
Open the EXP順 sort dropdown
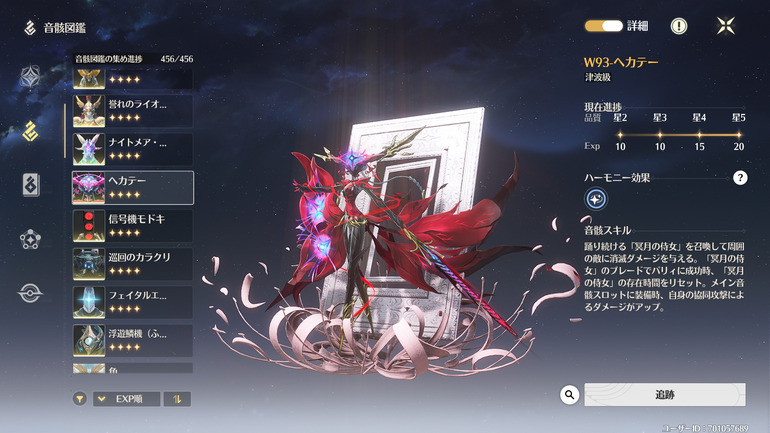tap(126, 399)
